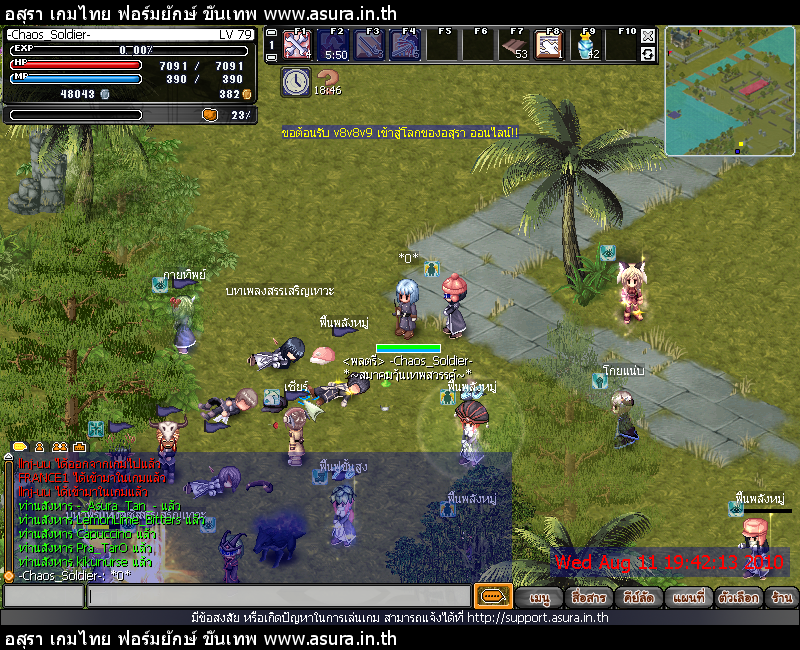Switch to the chat bubble tab above chat log
Screen dimensions: 800x650
tap(20, 446)
